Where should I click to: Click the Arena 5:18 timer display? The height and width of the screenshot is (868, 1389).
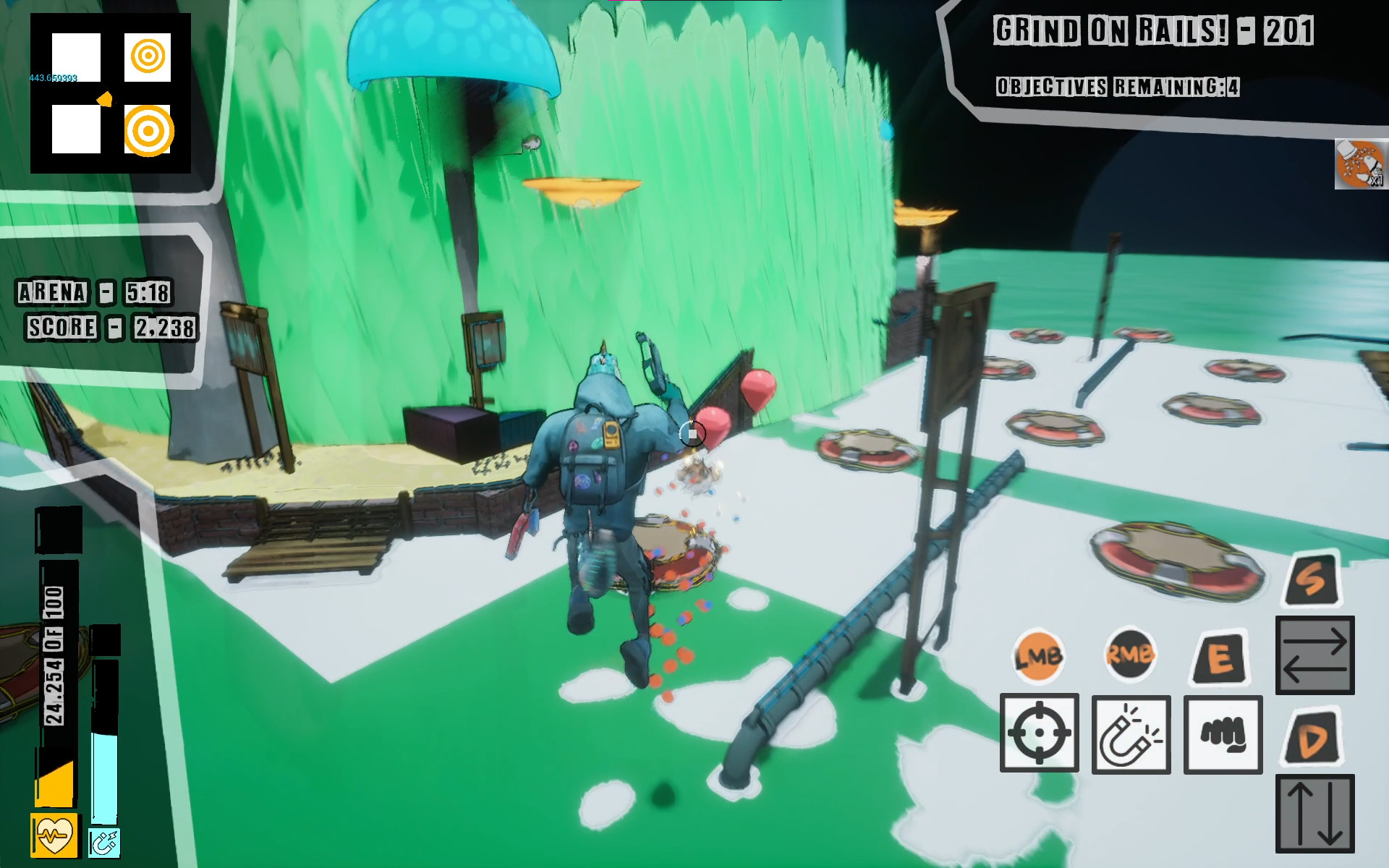[93, 293]
